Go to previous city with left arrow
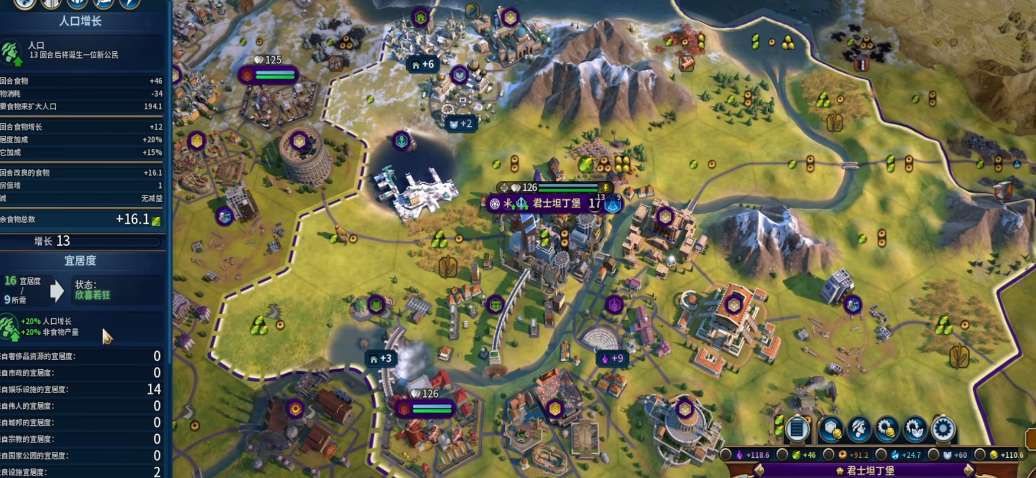This screenshot has height=478, width=1036. coord(759,469)
